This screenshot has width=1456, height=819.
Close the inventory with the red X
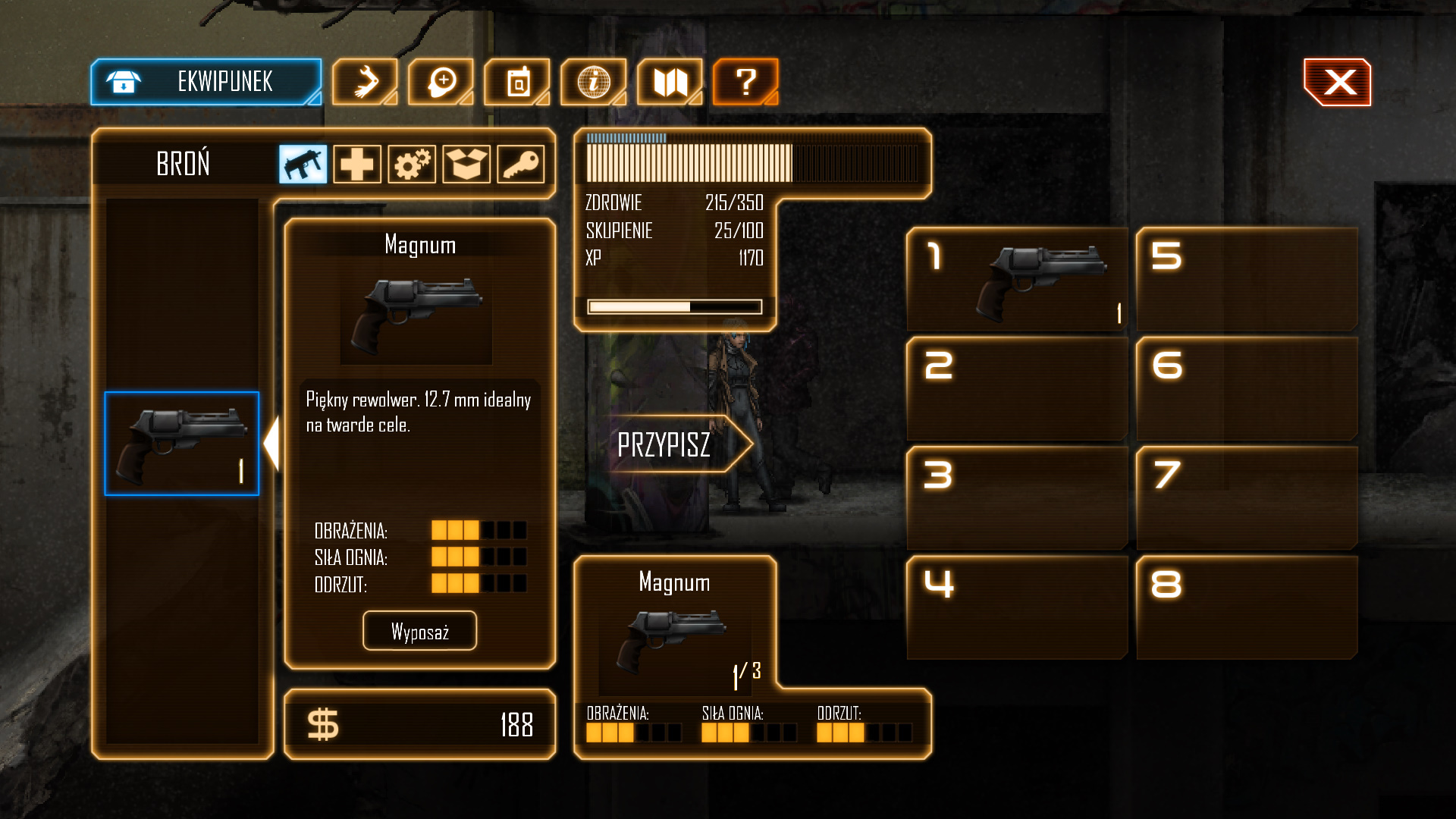coord(1338,82)
